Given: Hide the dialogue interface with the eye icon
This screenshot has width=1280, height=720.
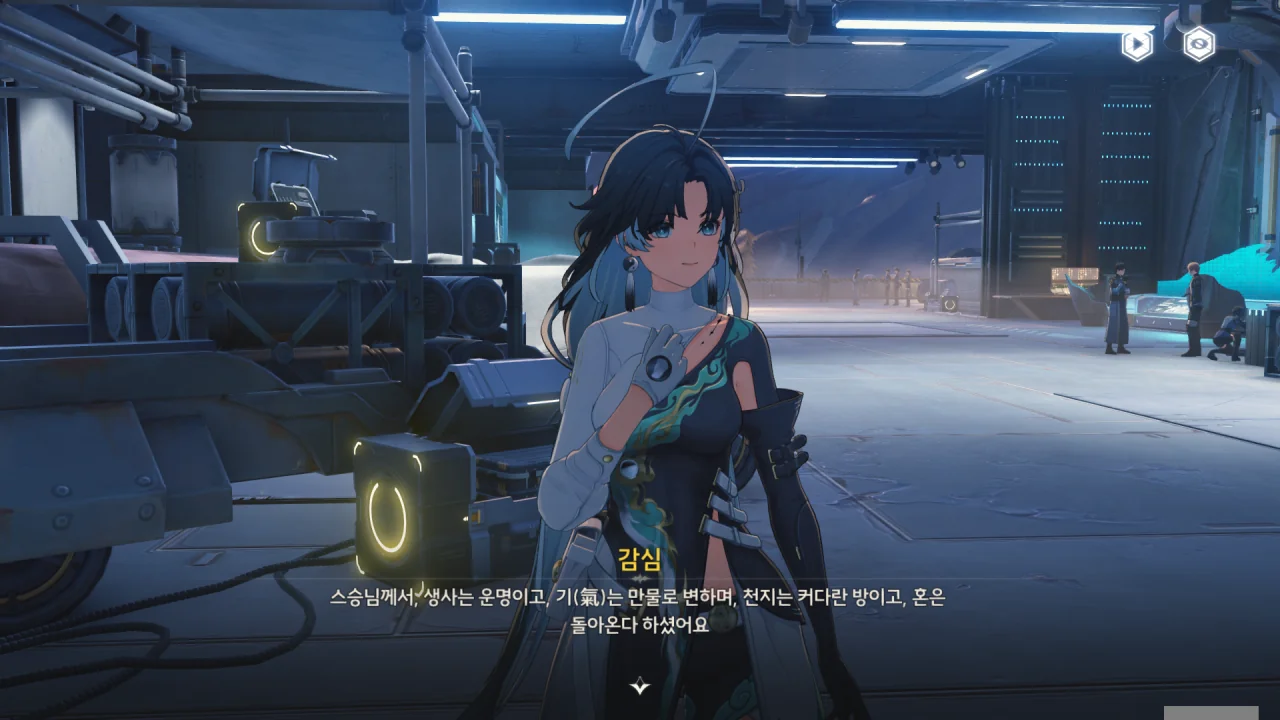Looking at the screenshot, I should point(1198,44).
